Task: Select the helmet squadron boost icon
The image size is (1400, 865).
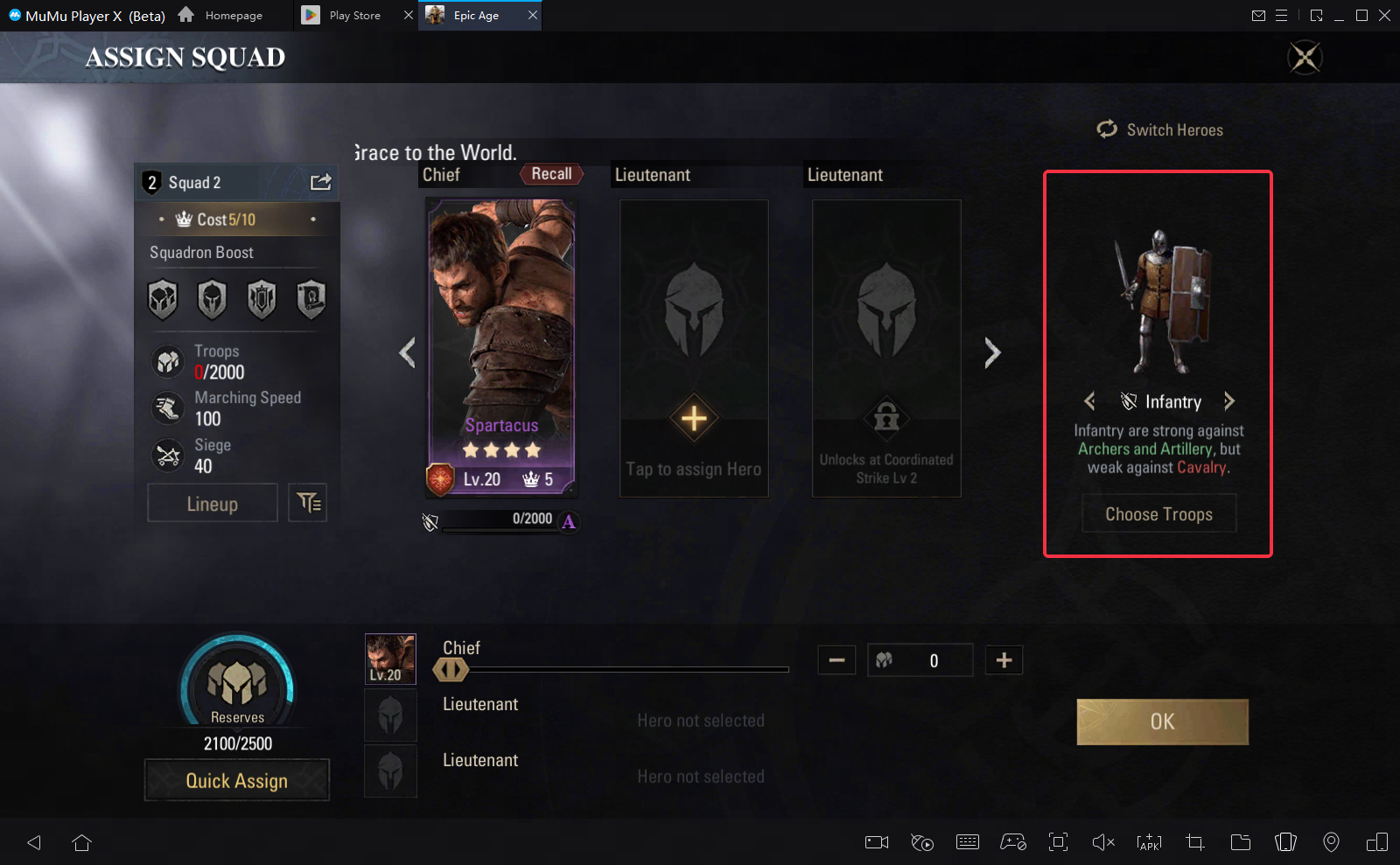Action: pos(212,298)
